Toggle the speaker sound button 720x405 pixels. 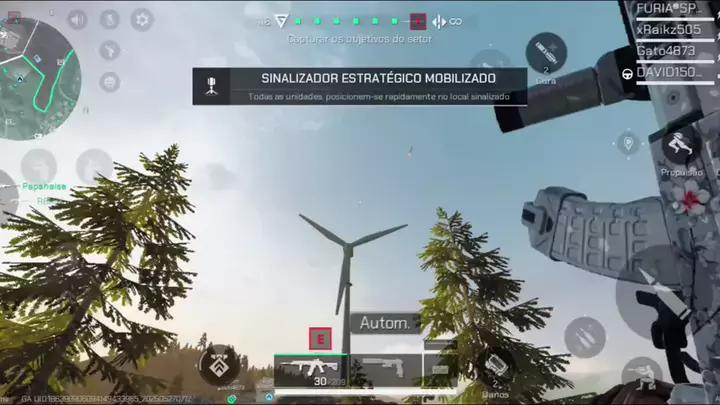click(x=77, y=19)
